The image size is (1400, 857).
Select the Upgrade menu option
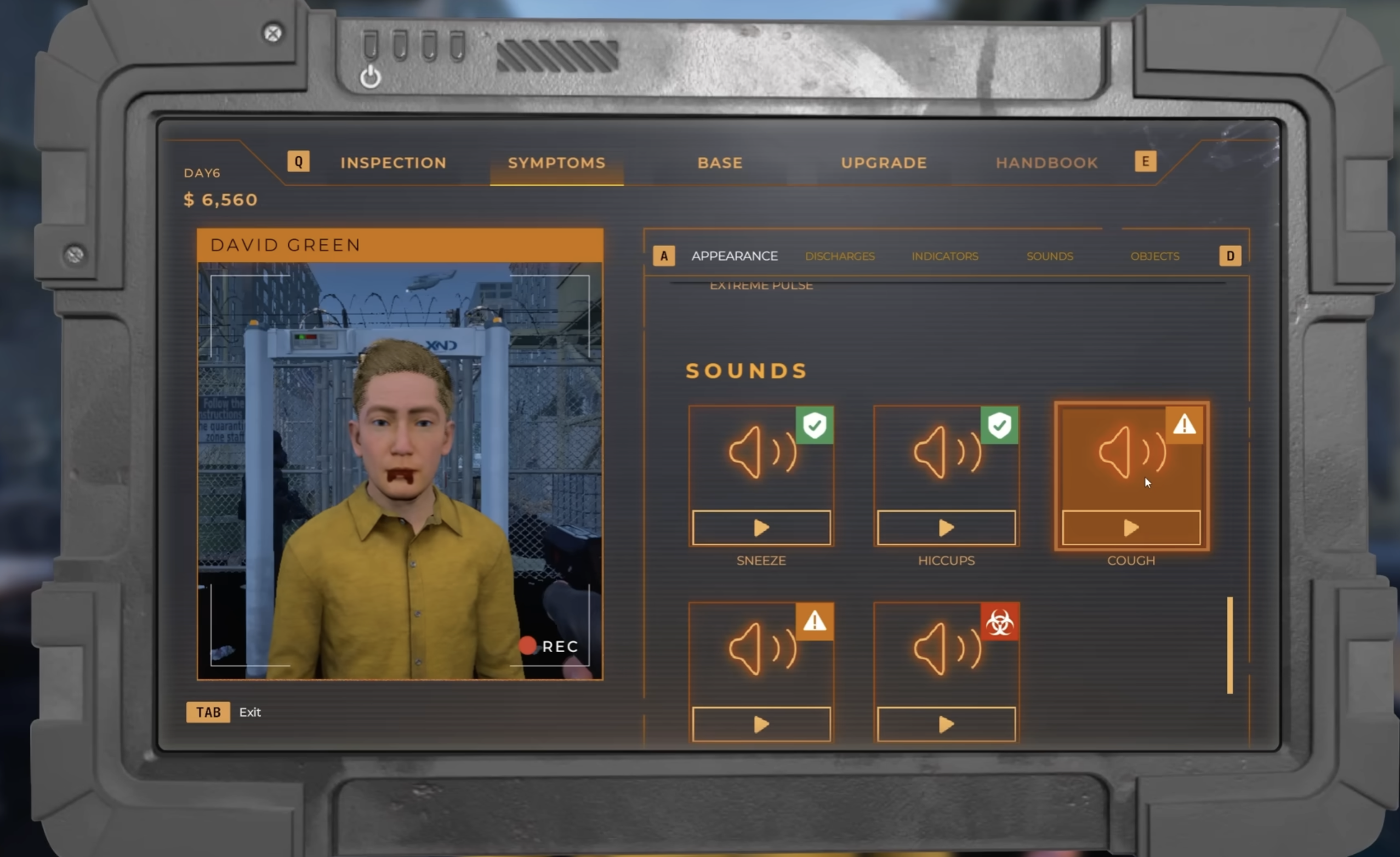pyautogui.click(x=883, y=163)
